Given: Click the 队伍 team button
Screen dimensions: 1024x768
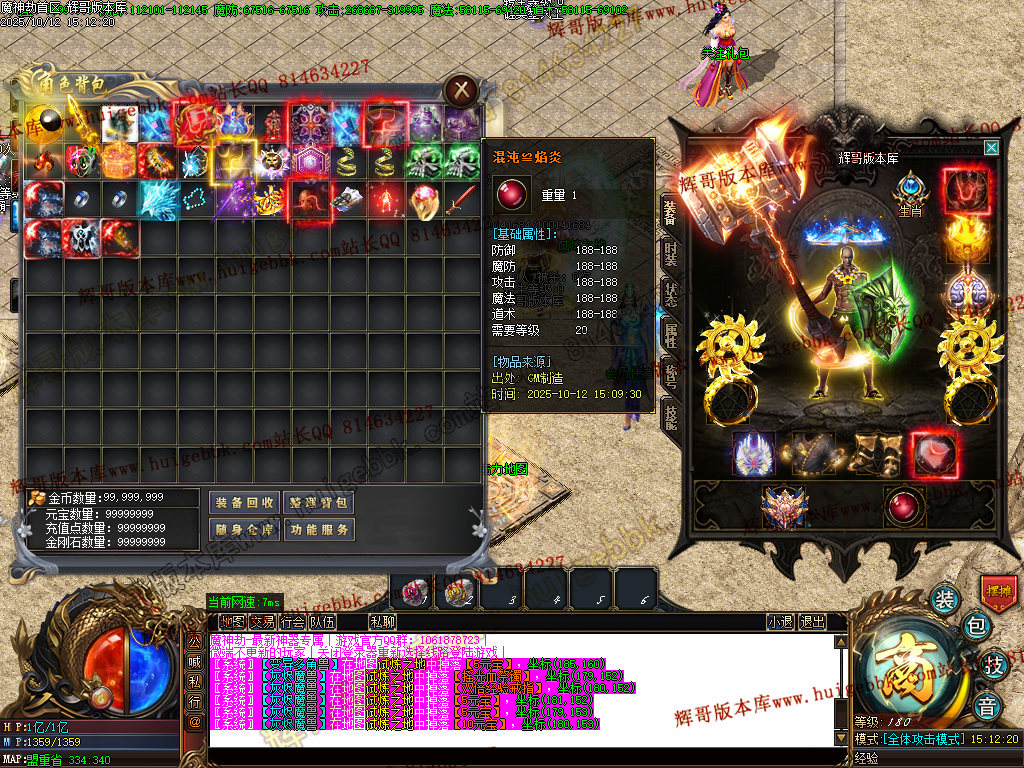Looking at the screenshot, I should click(x=322, y=622).
